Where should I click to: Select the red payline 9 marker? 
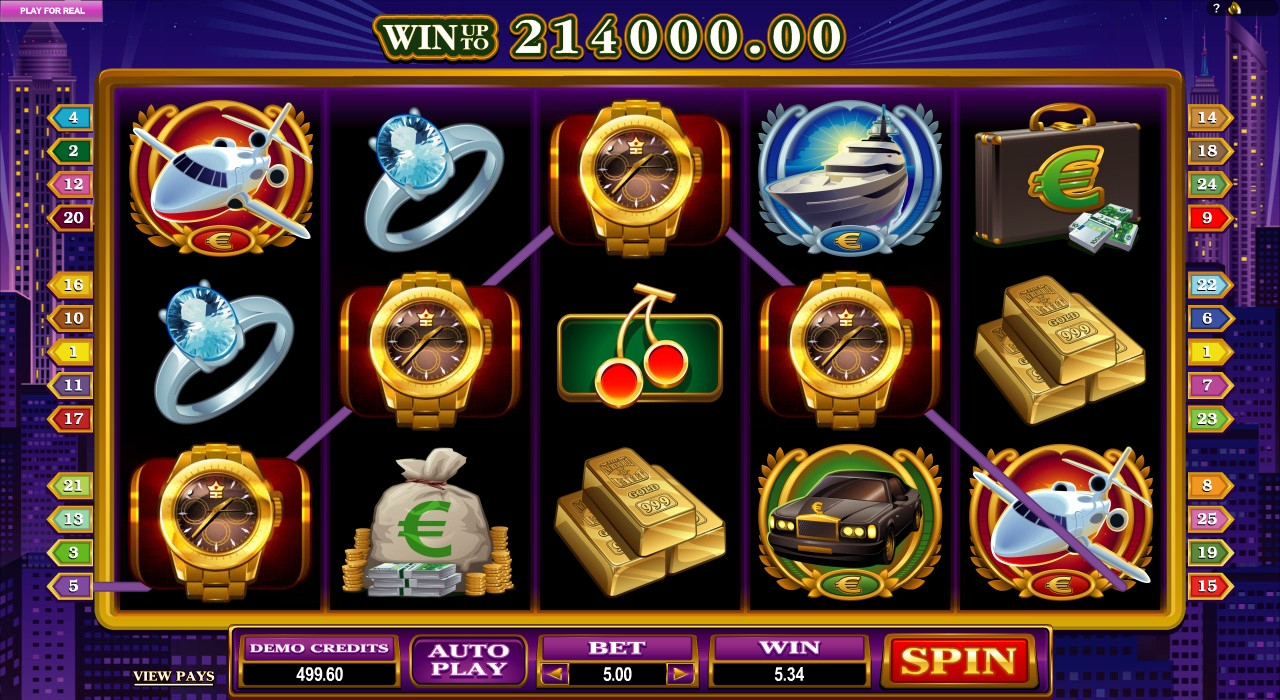1209,217
